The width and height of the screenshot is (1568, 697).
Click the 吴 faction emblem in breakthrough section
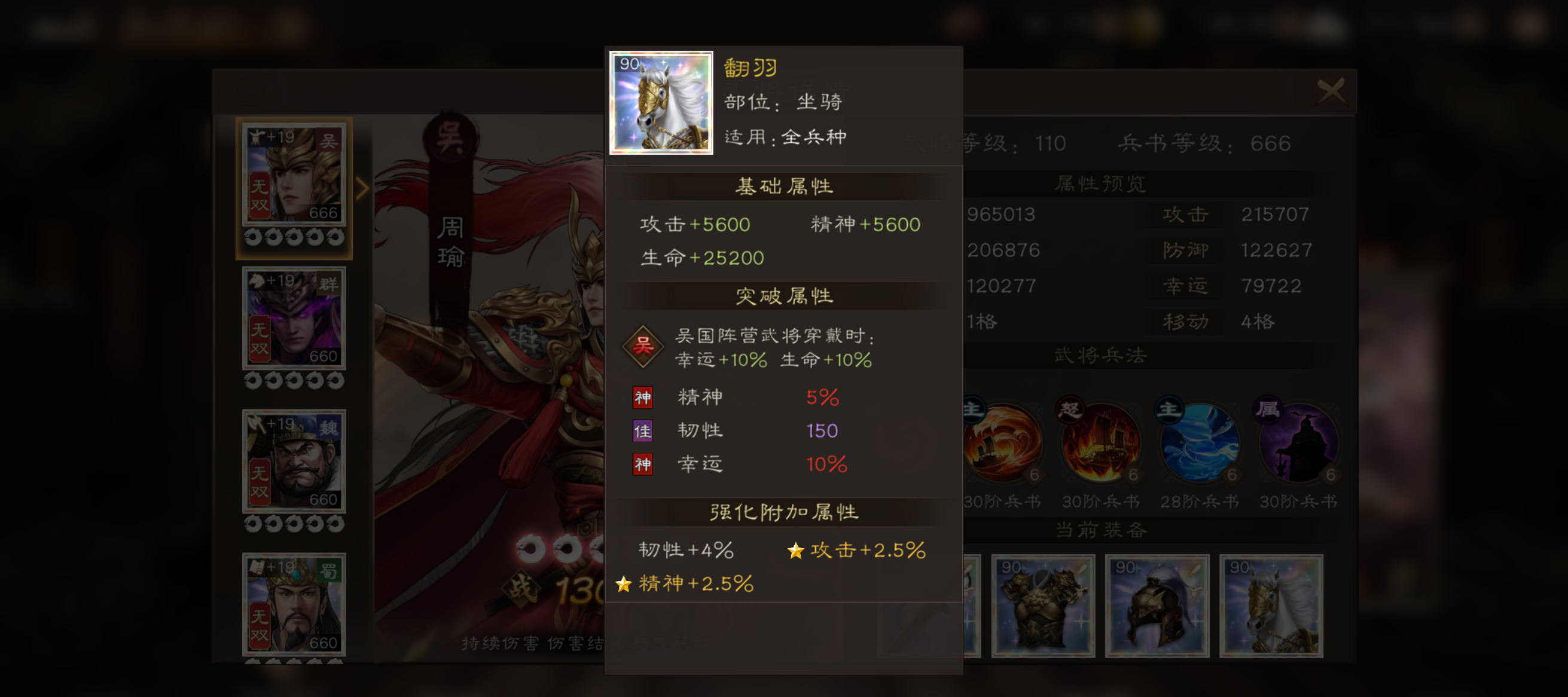[642, 346]
